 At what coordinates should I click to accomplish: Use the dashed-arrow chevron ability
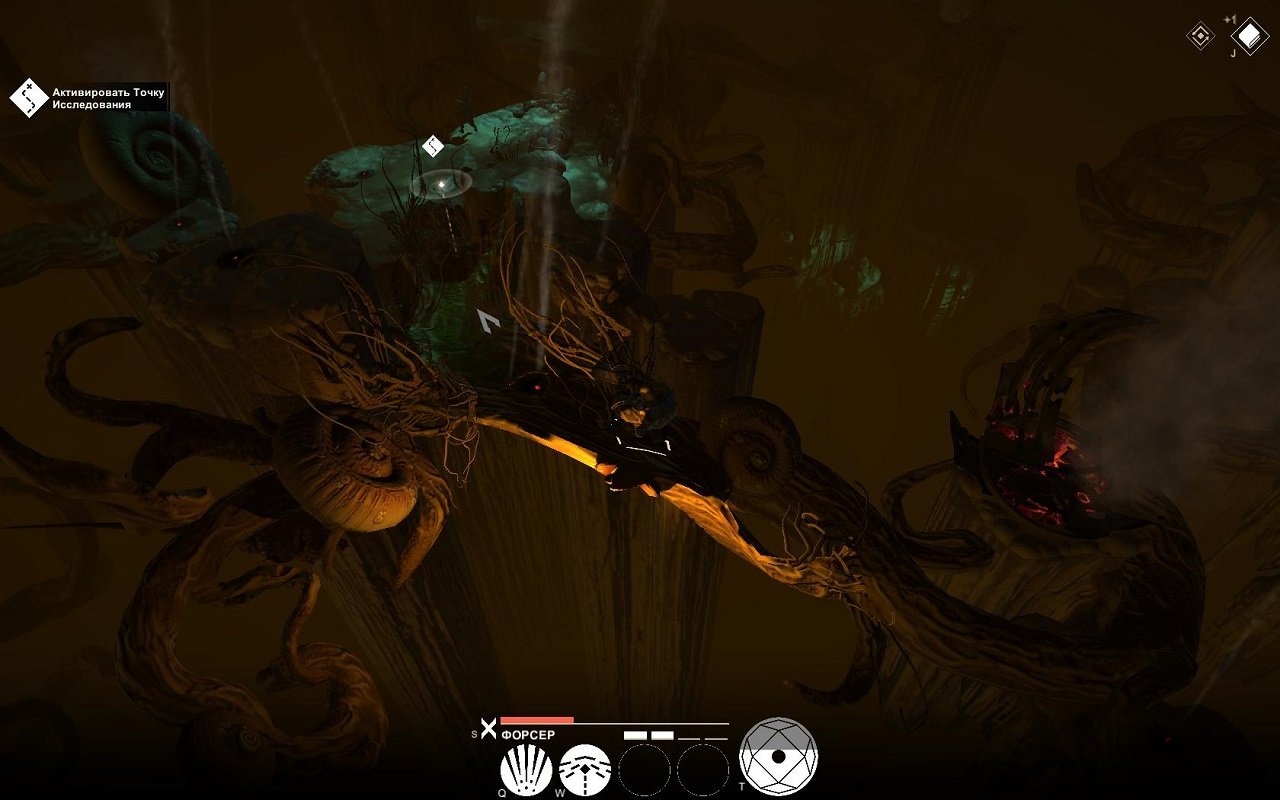(x=585, y=771)
